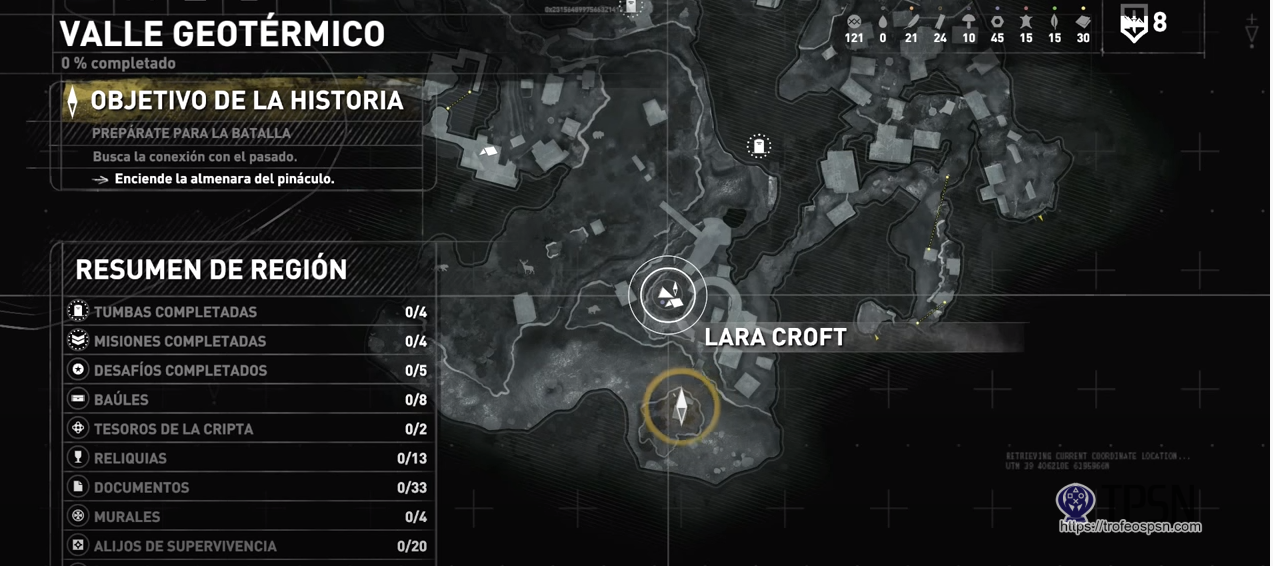The image size is (1273, 566).
Task: Select the tomb marker with dotted circle
Action: click(x=759, y=147)
